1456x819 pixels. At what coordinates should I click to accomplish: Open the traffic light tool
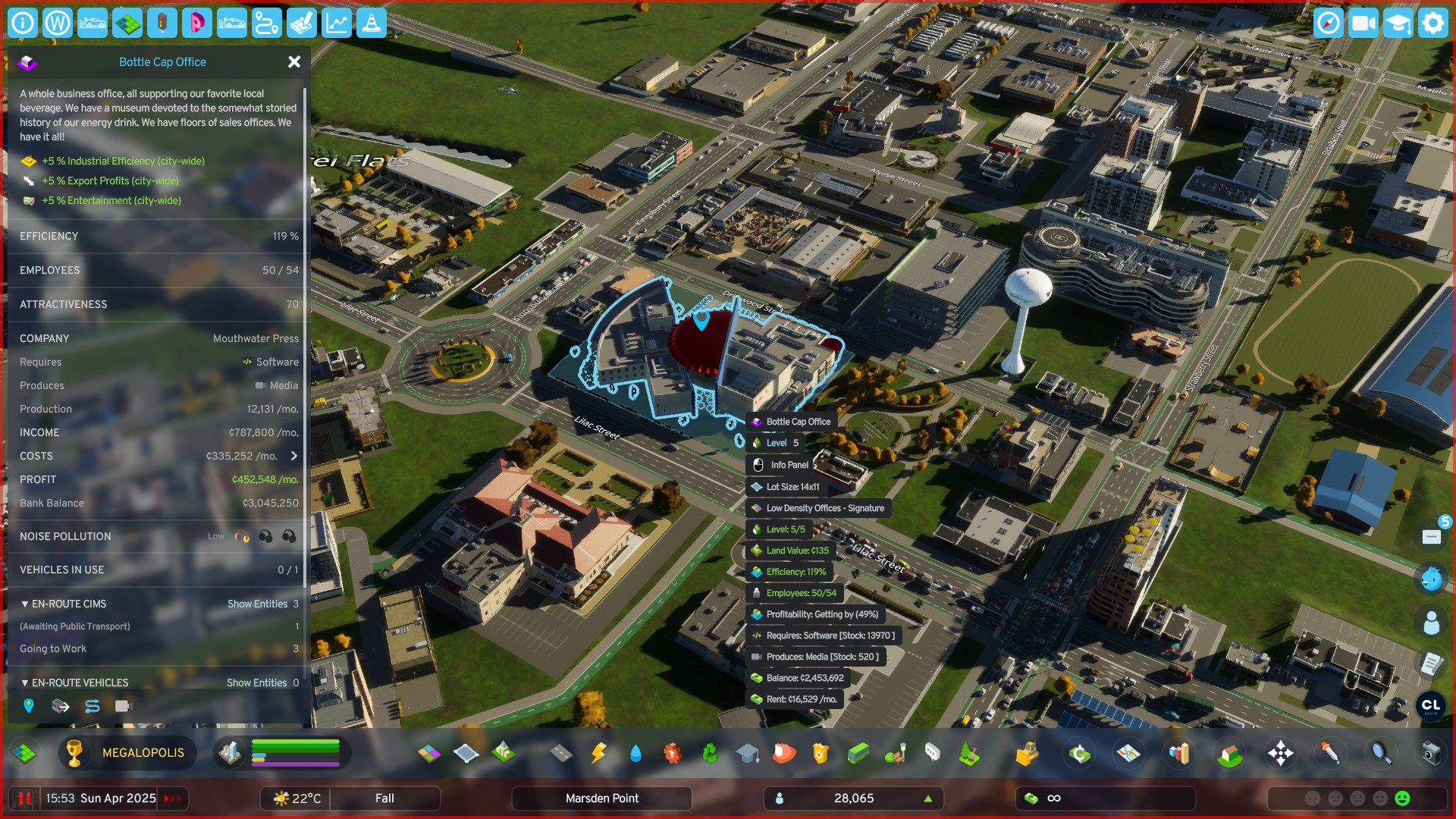click(162, 24)
